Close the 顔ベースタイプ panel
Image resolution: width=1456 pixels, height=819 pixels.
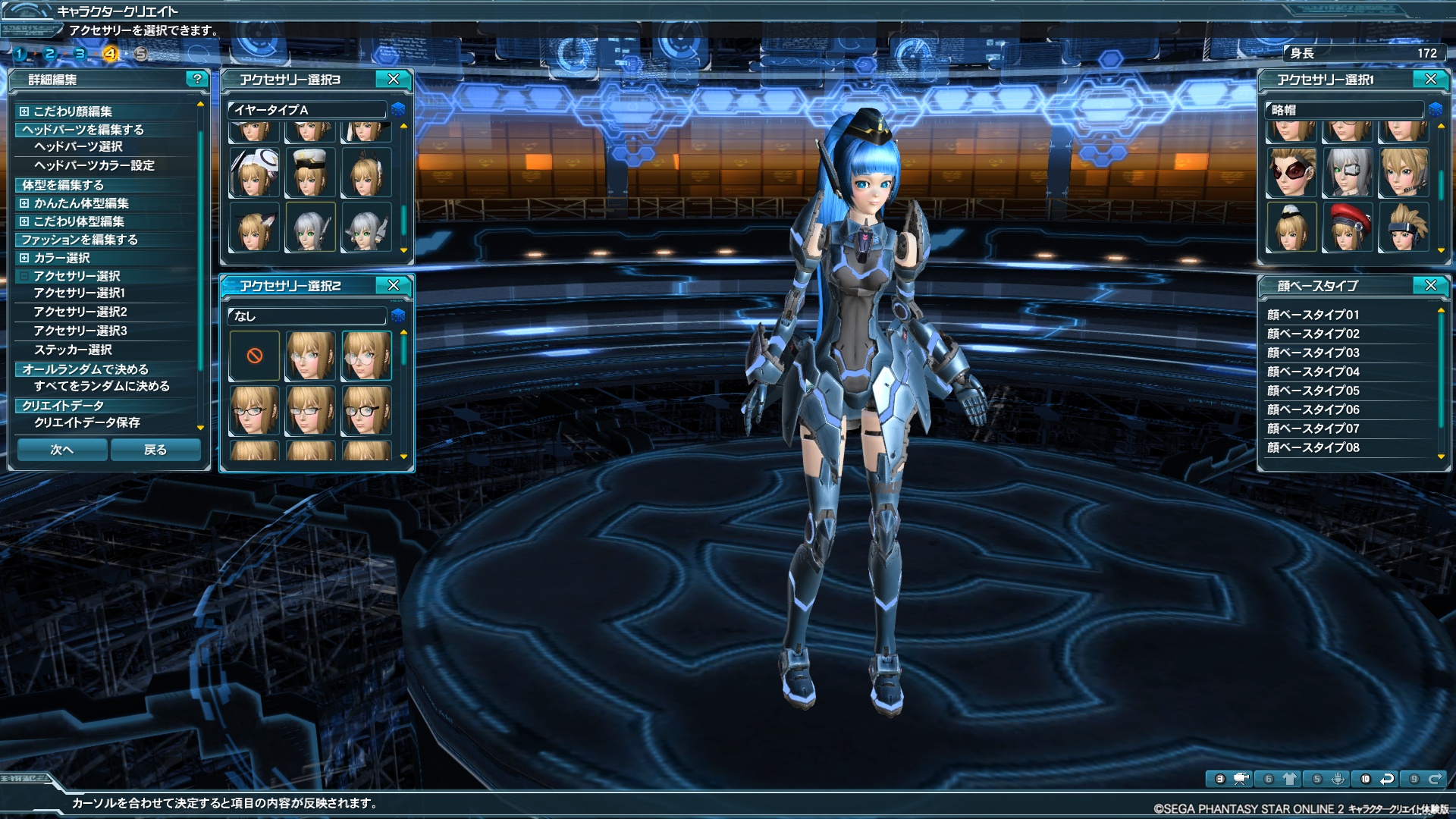click(x=1430, y=285)
